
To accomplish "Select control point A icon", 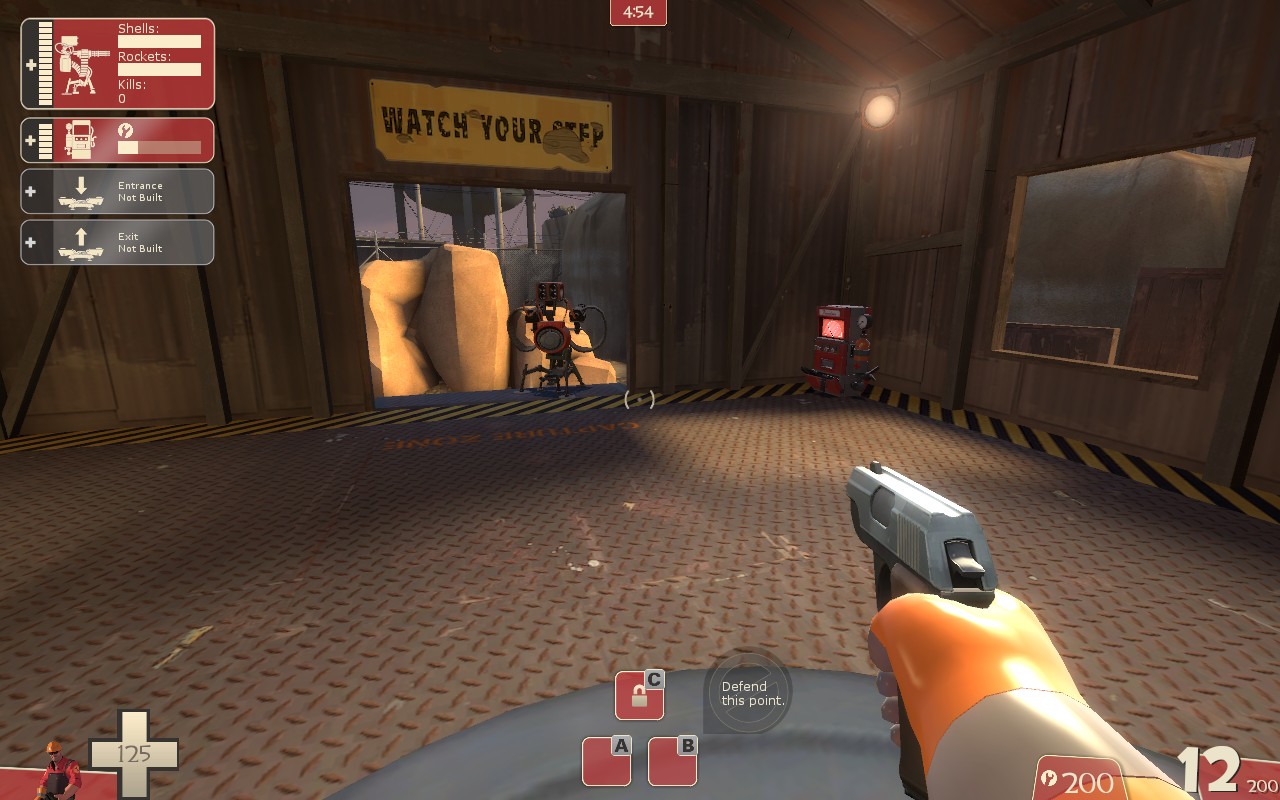I will 606,761.
